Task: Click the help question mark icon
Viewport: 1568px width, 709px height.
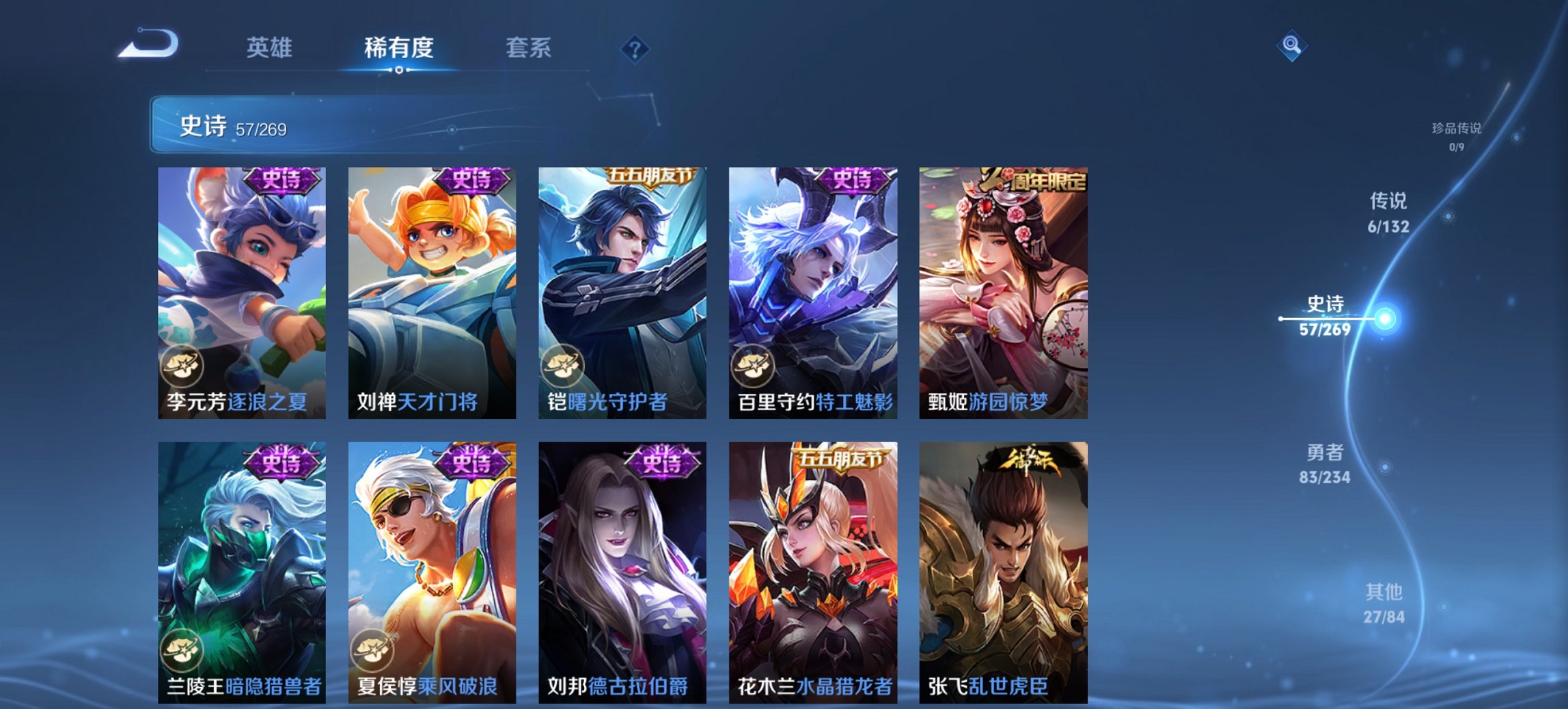Action: 634,49
